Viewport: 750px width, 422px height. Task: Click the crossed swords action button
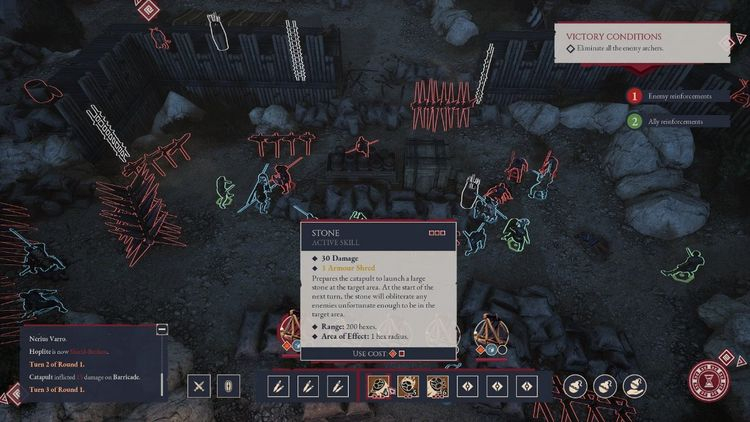click(200, 386)
